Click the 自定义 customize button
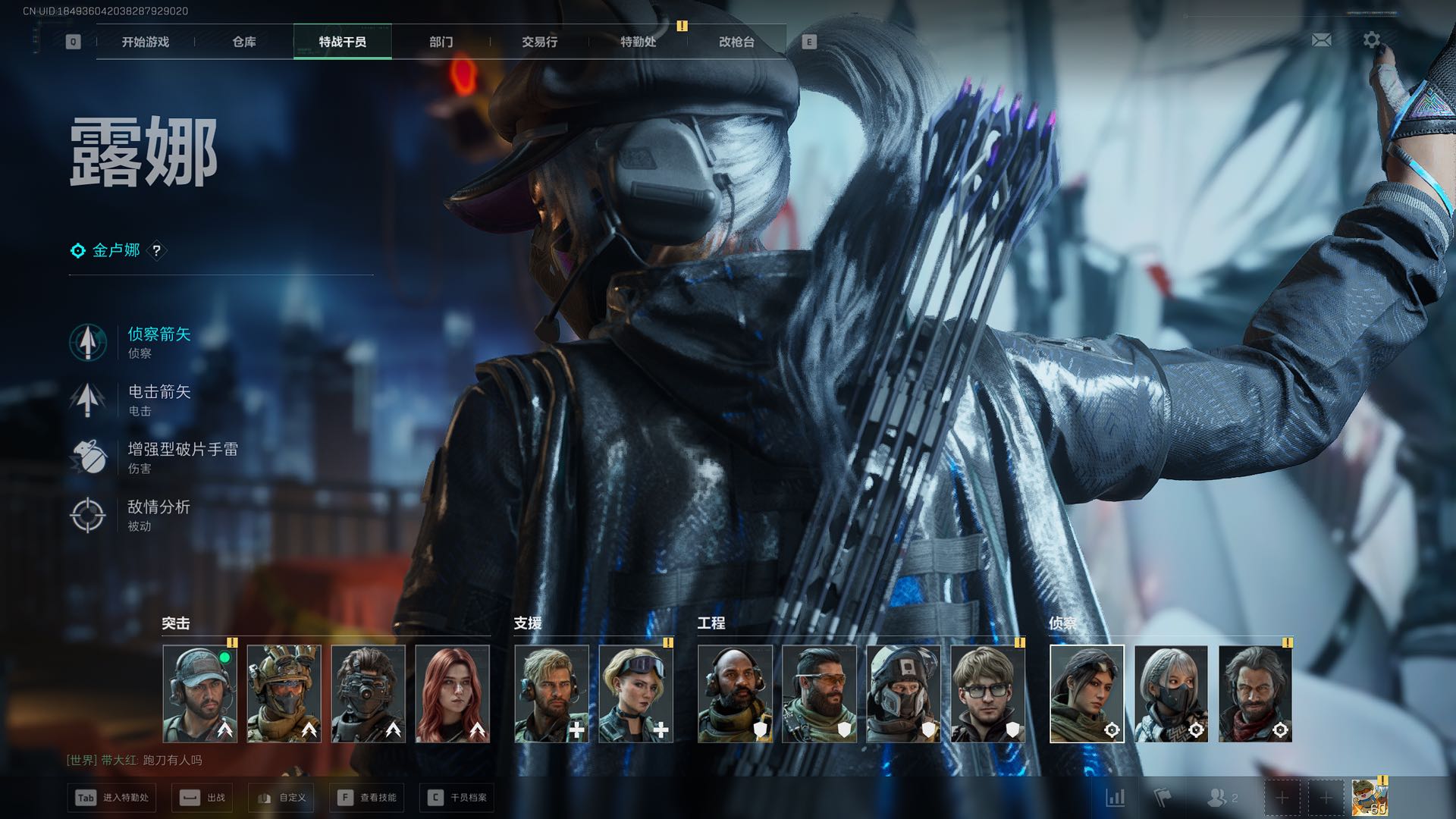Image resolution: width=1456 pixels, height=819 pixels. click(282, 798)
